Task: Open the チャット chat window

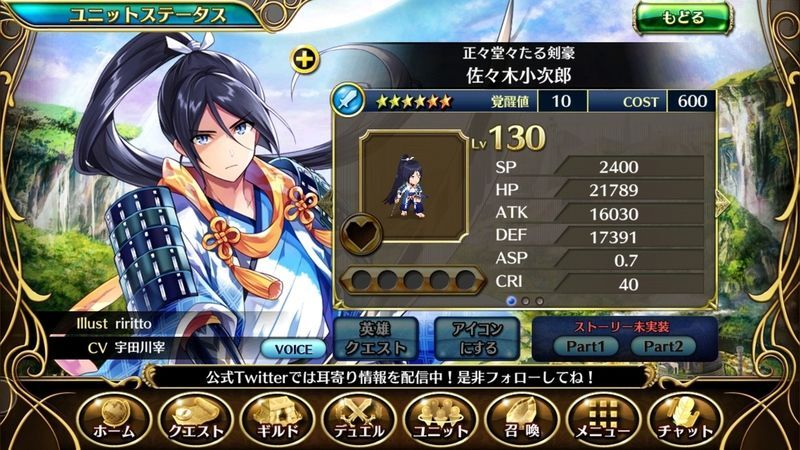Action: point(685,418)
